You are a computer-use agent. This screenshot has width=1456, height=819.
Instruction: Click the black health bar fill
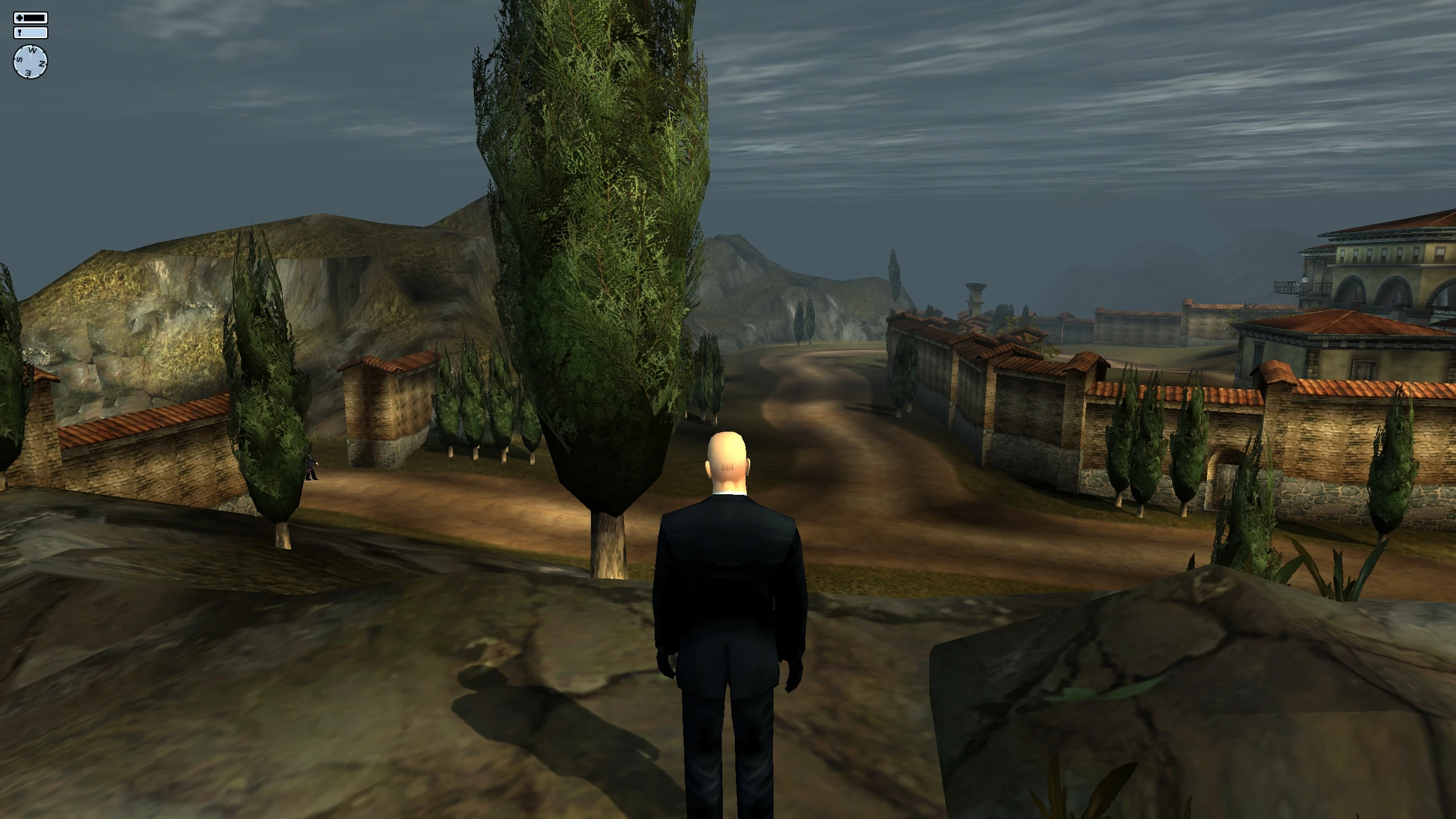point(34,18)
